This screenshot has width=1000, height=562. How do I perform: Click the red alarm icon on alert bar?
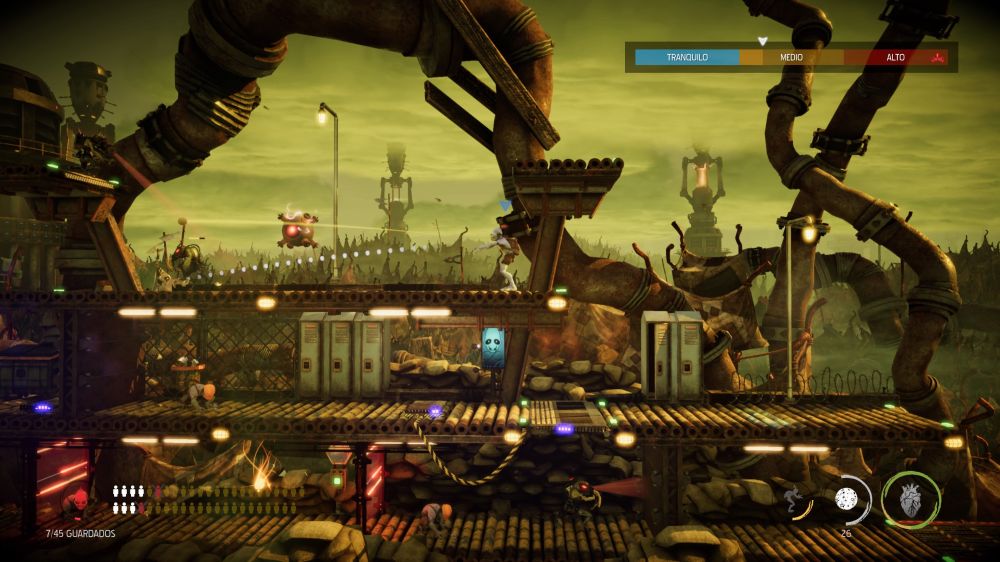(937, 57)
